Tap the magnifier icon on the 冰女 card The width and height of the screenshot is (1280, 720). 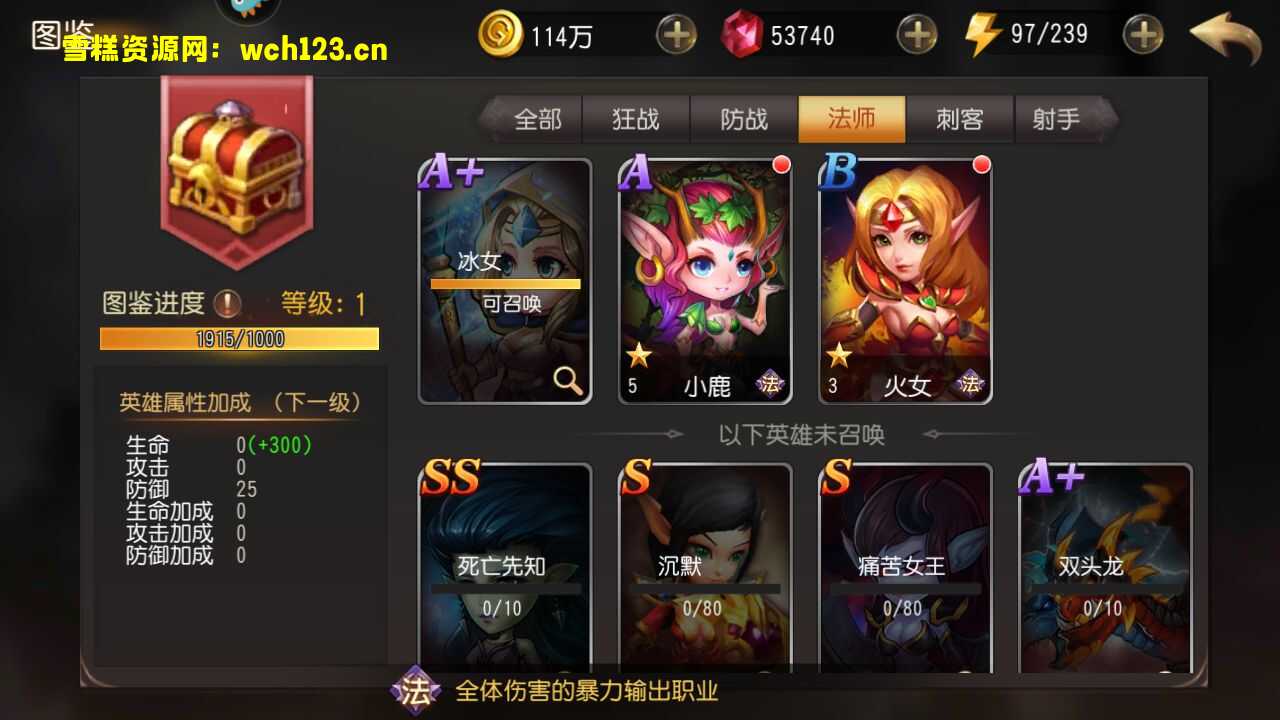[565, 382]
